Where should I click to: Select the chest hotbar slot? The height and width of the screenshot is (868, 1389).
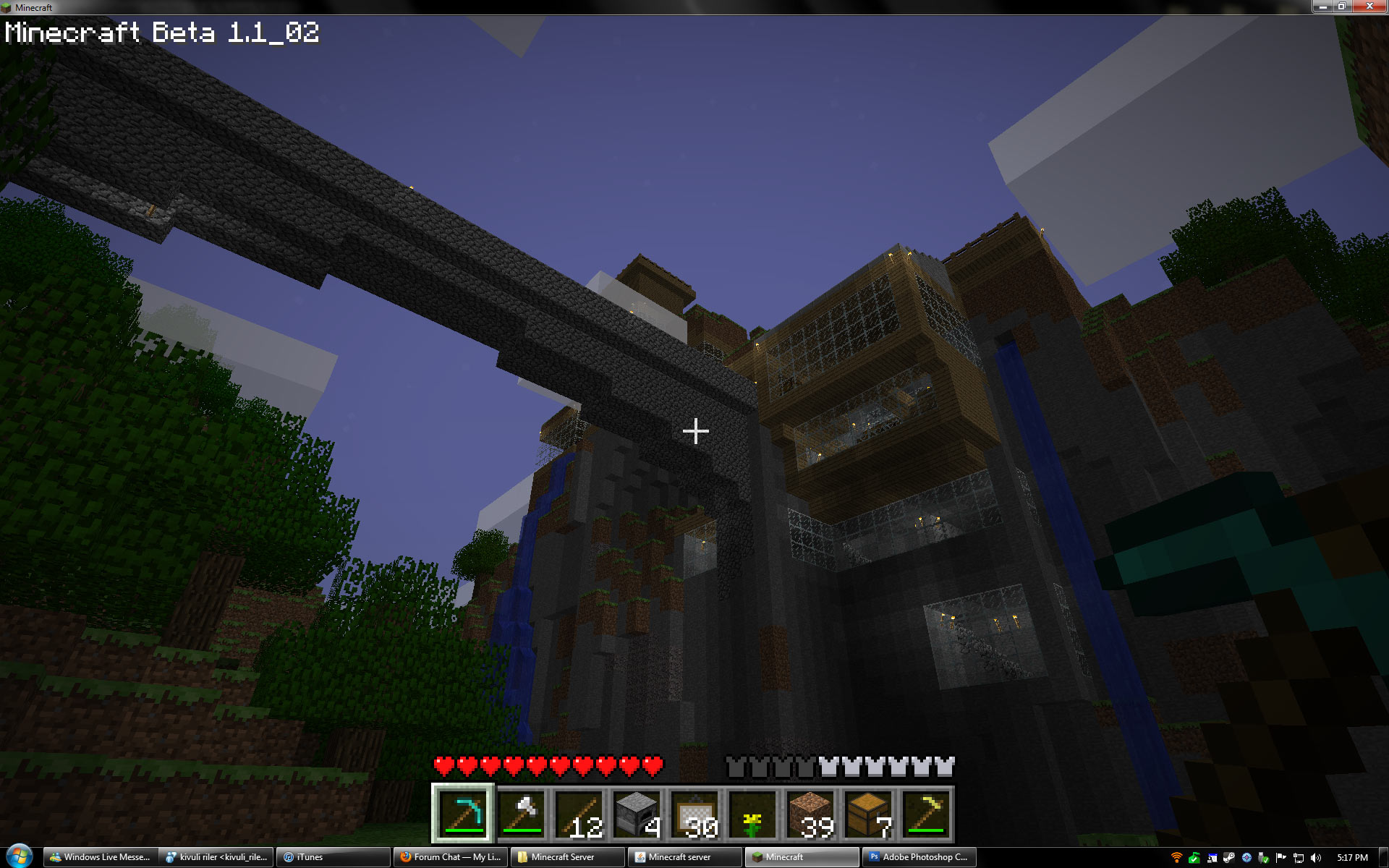tap(868, 814)
